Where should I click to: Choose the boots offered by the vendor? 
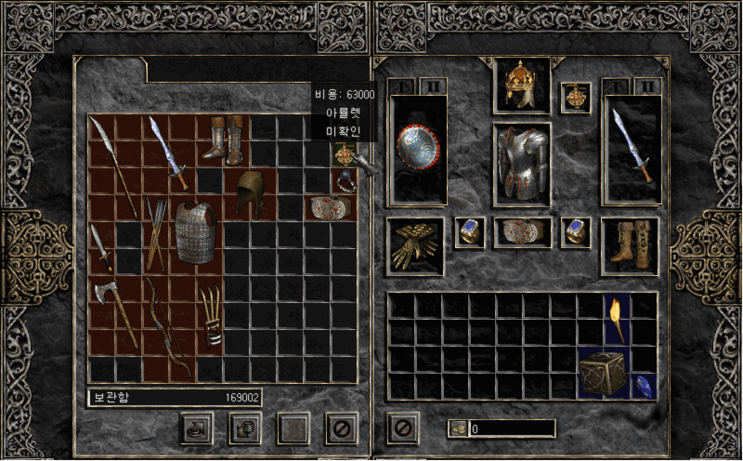[224, 139]
